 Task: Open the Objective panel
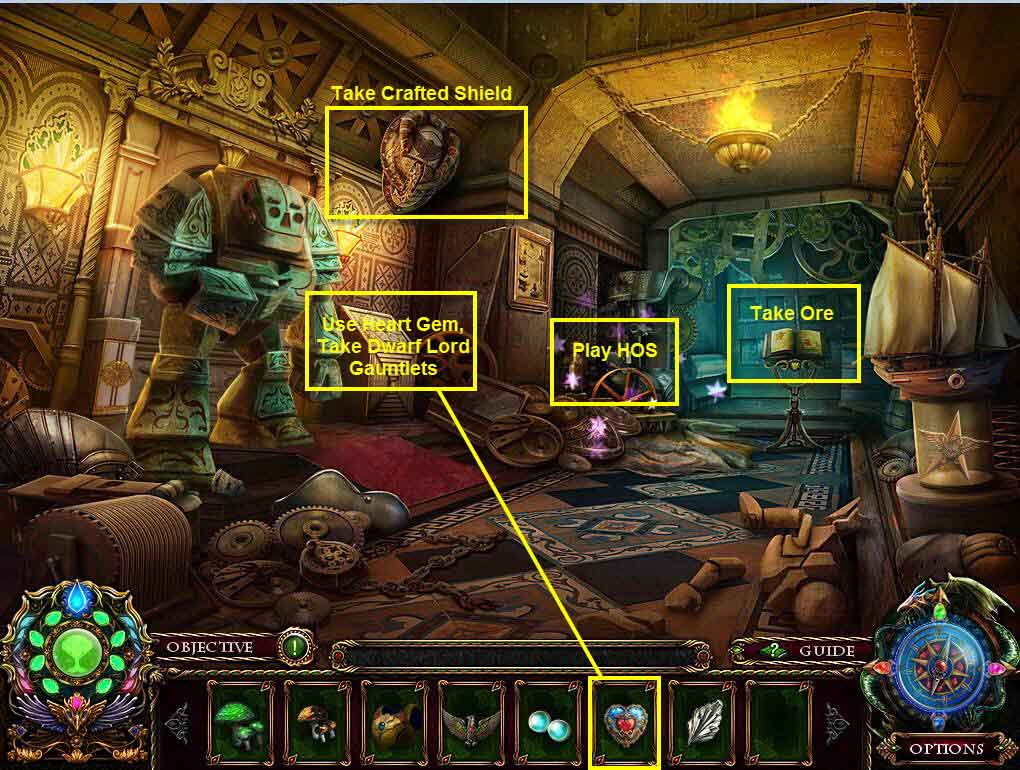[209, 647]
